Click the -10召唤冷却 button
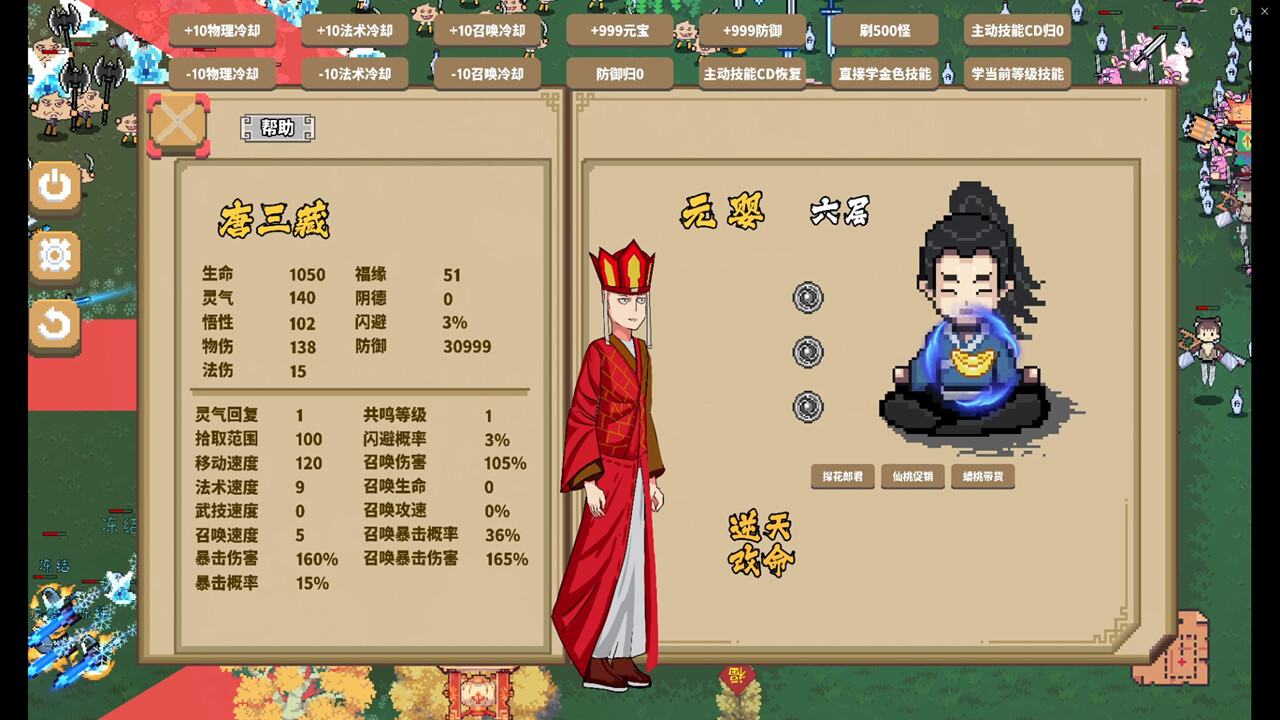1280x720 pixels. 487,73
